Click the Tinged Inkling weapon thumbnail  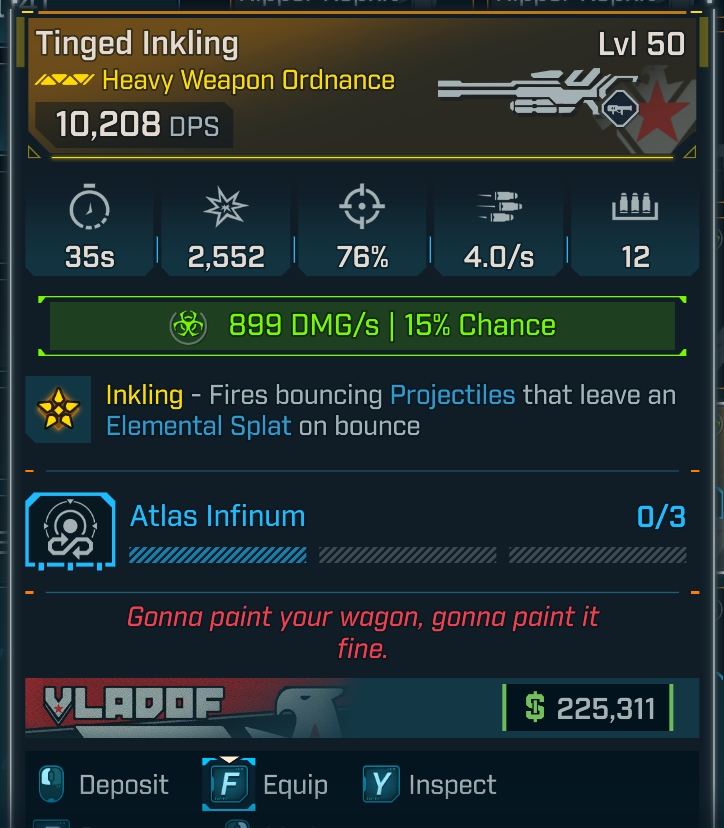535,98
